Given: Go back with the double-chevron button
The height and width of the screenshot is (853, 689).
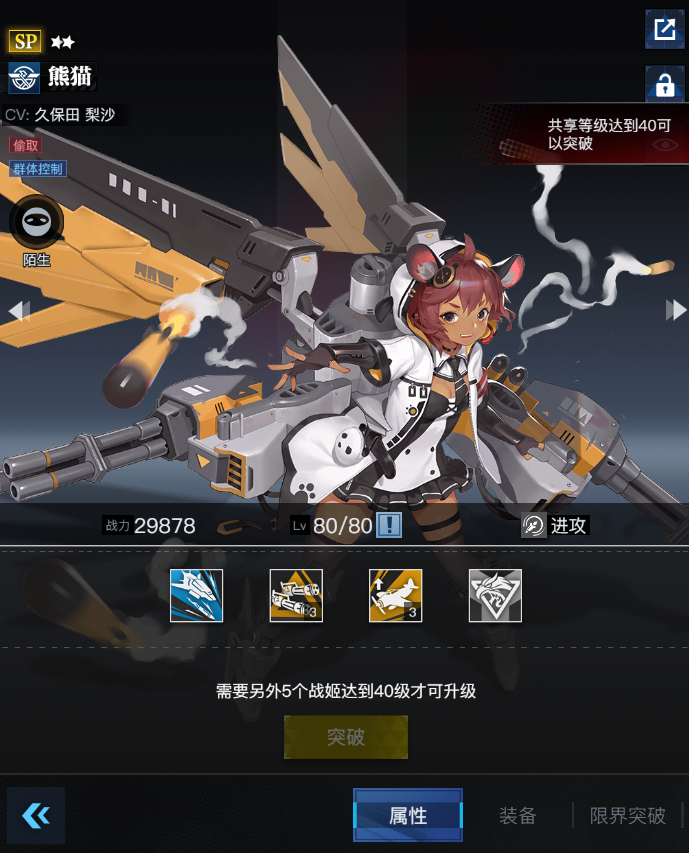Looking at the screenshot, I should click(x=36, y=815).
